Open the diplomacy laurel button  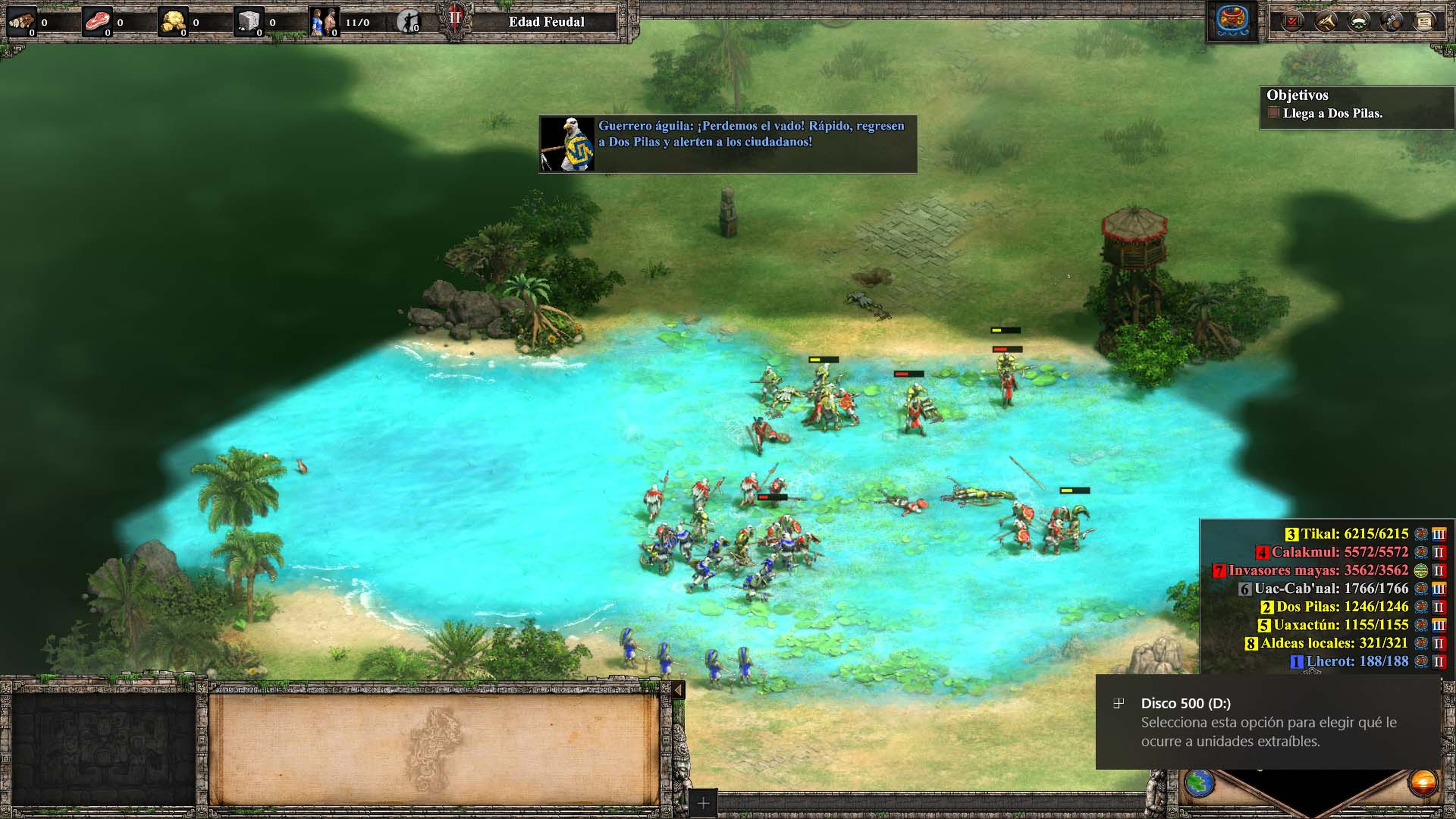coord(1358,22)
